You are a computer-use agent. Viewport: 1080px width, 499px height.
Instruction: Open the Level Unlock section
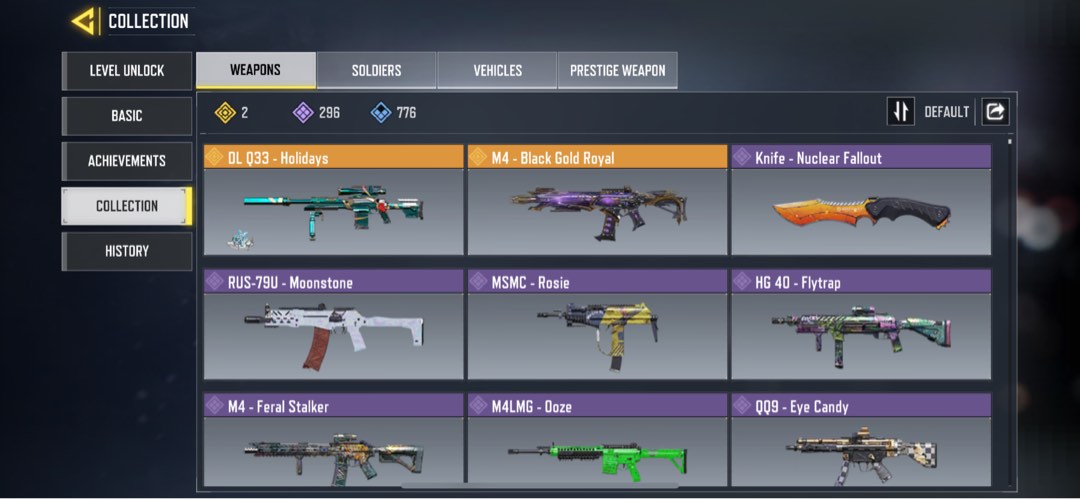[127, 71]
